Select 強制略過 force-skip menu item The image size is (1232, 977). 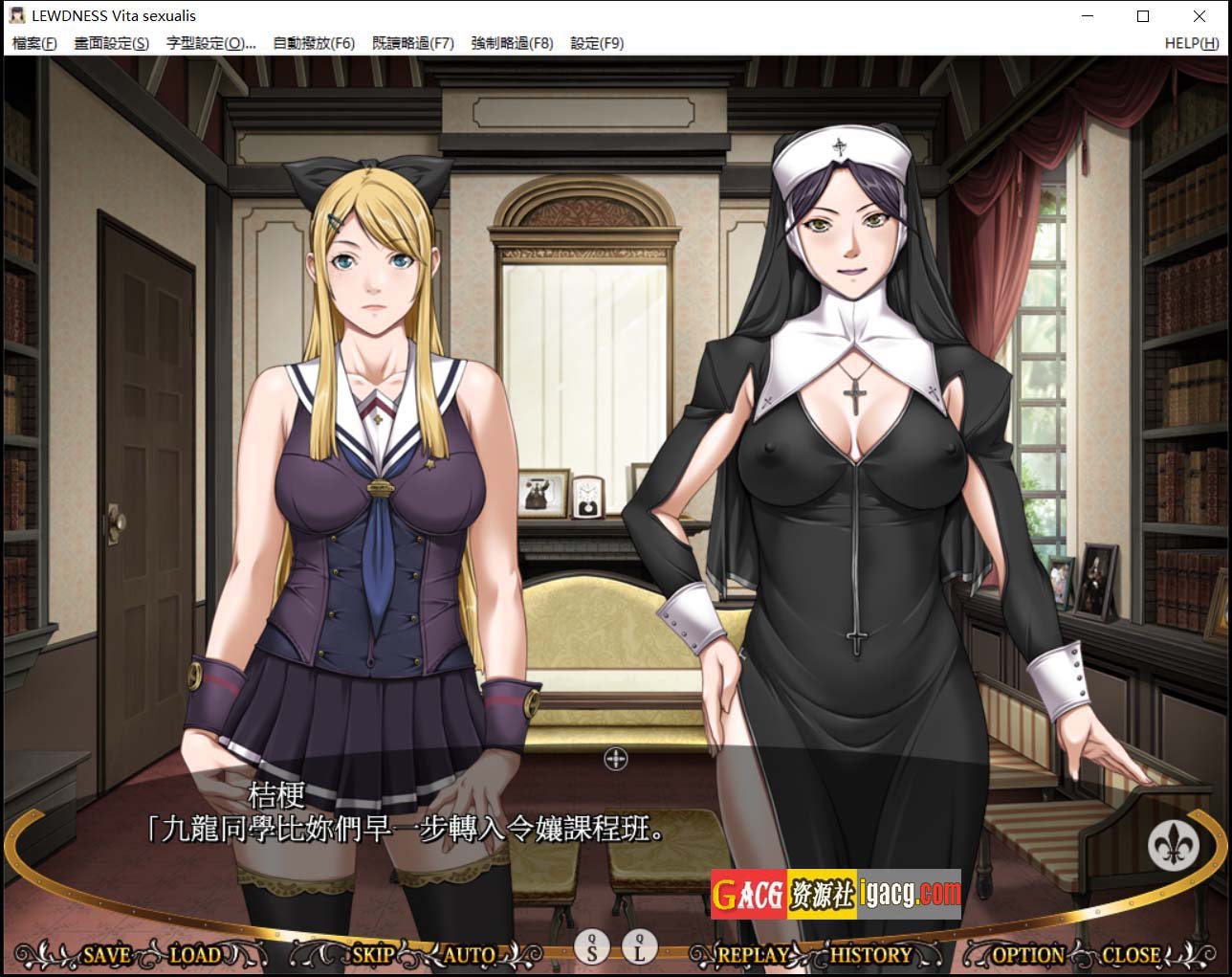(x=512, y=43)
